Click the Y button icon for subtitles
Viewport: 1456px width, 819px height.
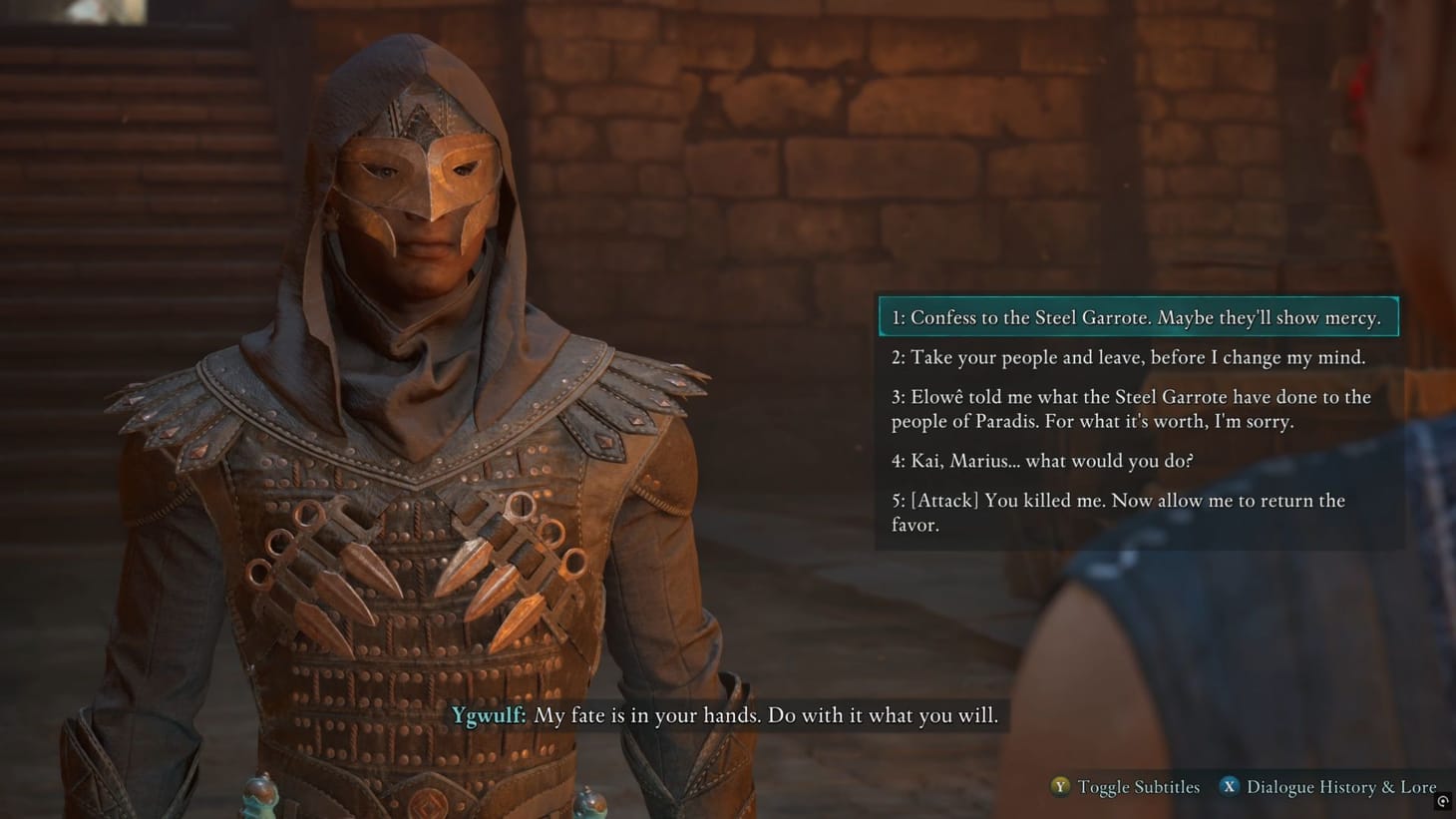tap(1059, 787)
